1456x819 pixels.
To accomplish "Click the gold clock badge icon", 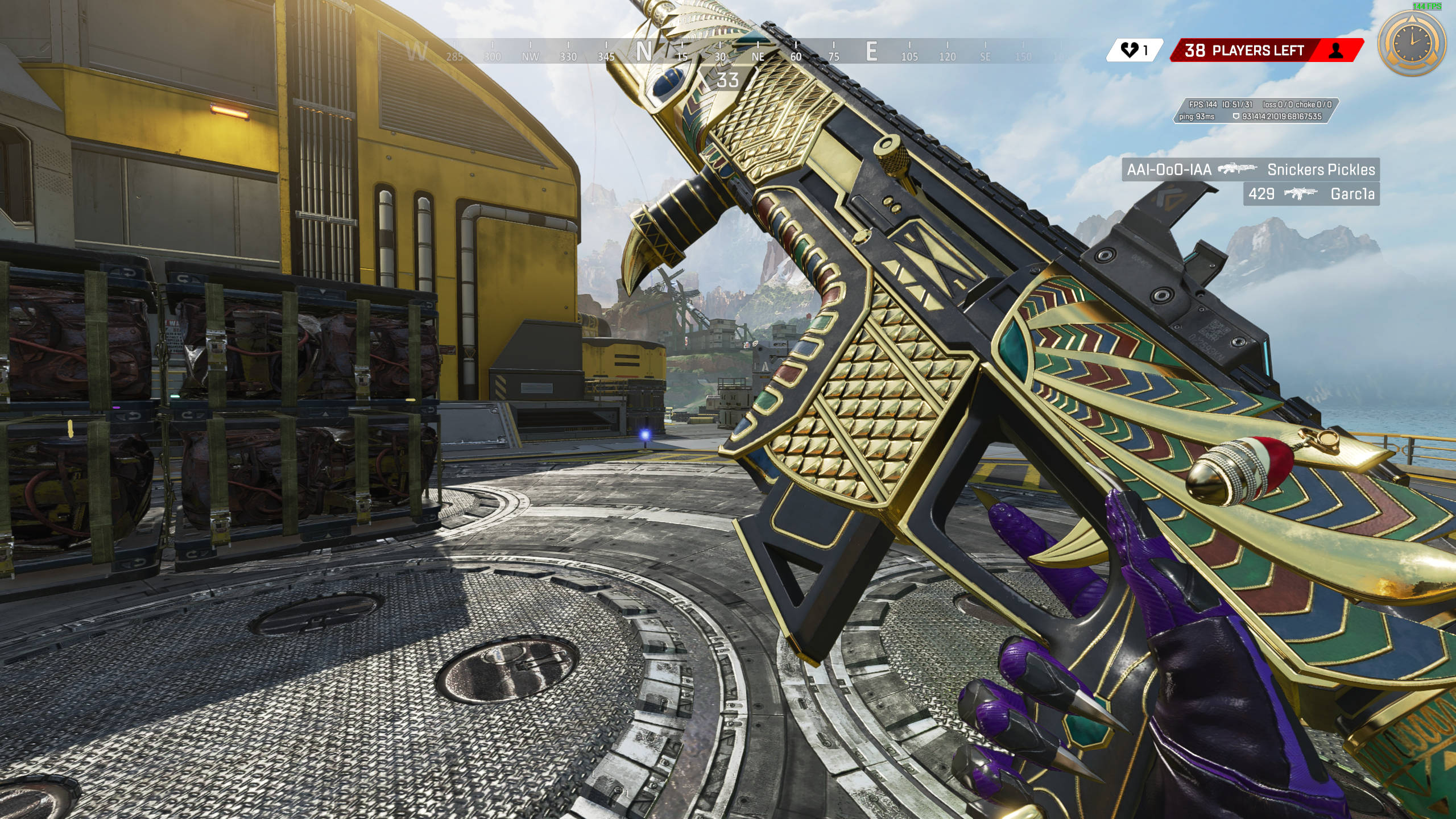I will tap(1413, 43).
